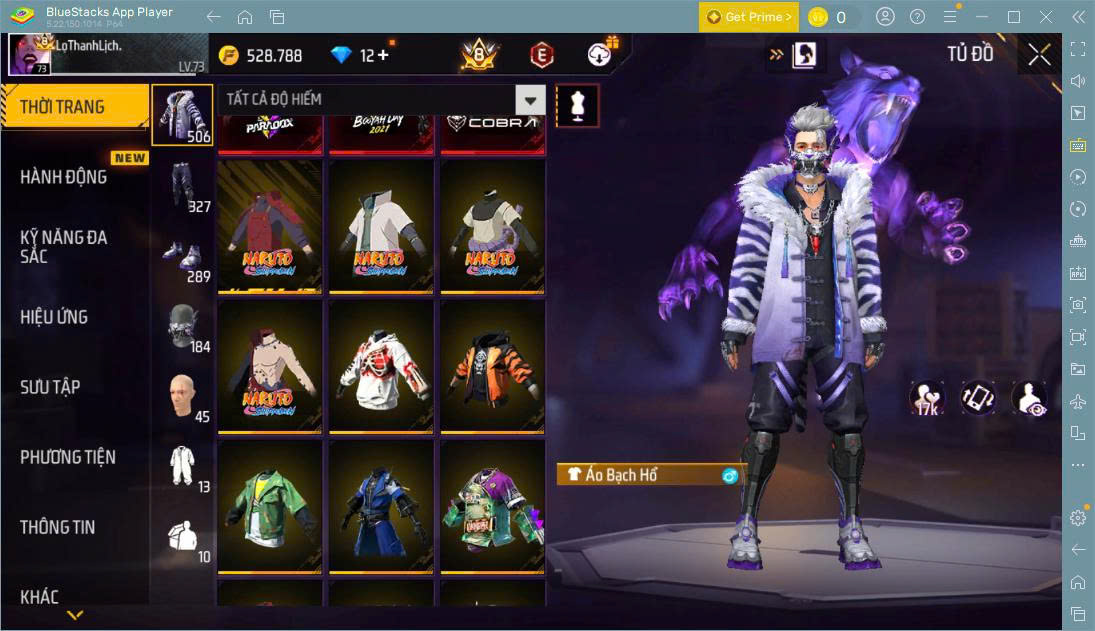The width and height of the screenshot is (1095, 631).
Task: Open Kỹ Năng Đa Sắc section
Action: point(64,246)
